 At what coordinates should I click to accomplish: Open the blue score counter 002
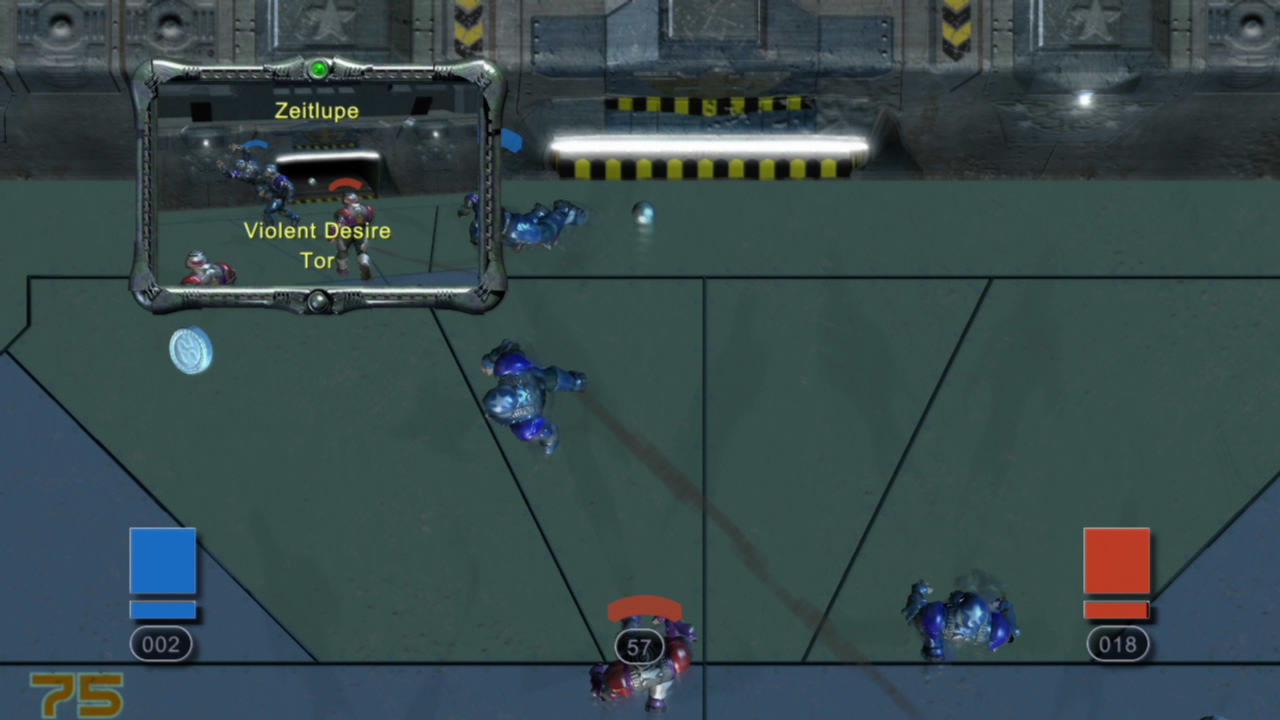click(x=161, y=644)
